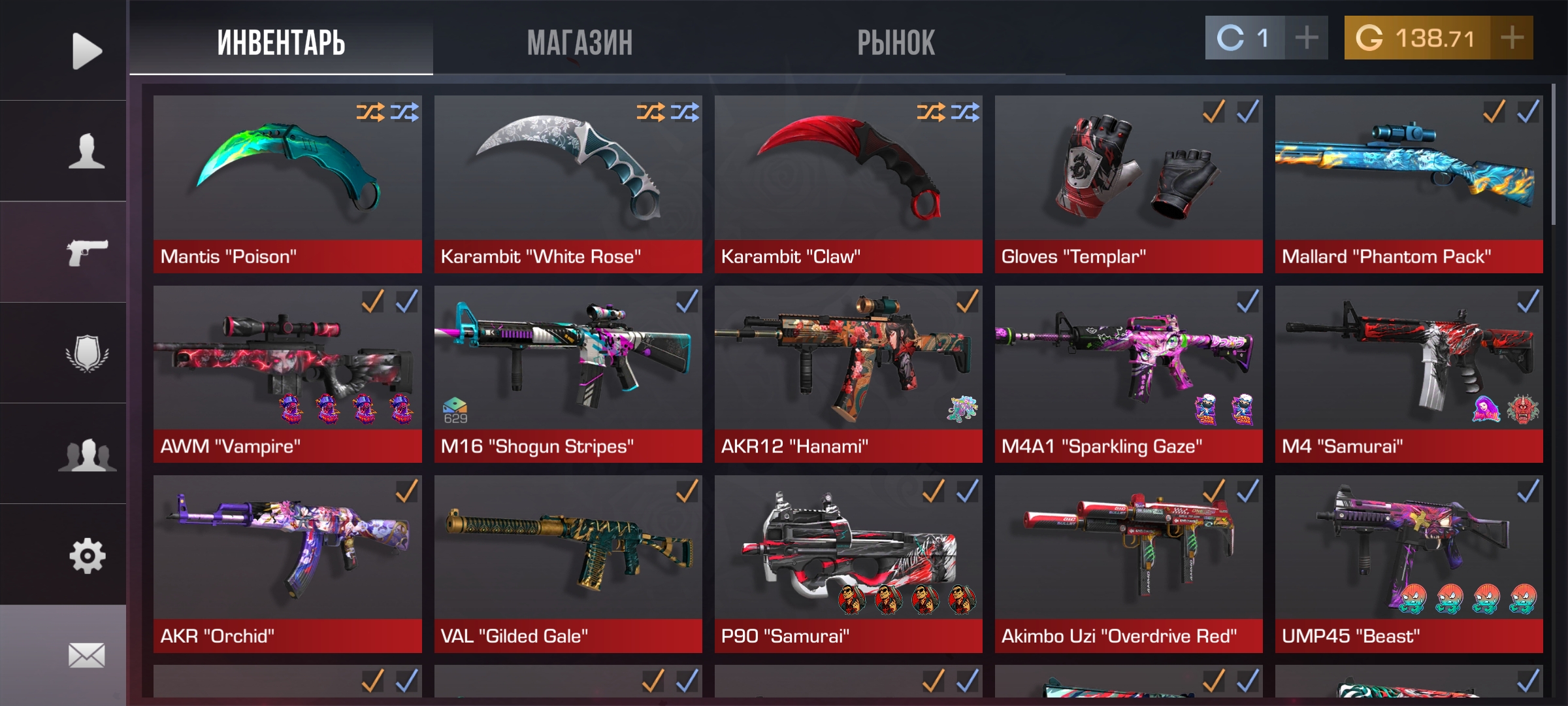
Task: Choose the AKR12 "Hanami" skin
Action: coord(848,373)
